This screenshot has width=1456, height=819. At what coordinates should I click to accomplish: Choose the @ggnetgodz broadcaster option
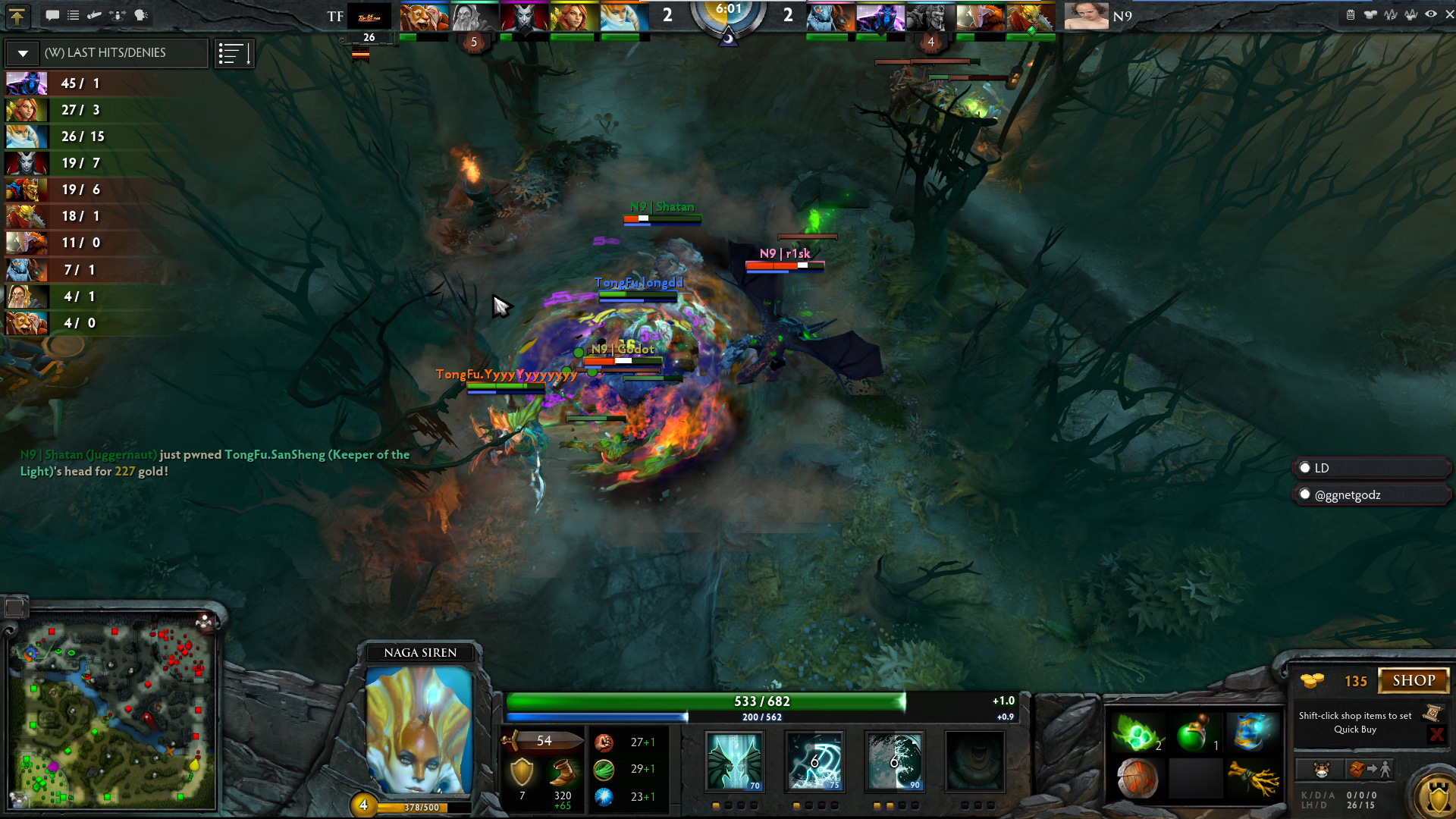point(1305,494)
